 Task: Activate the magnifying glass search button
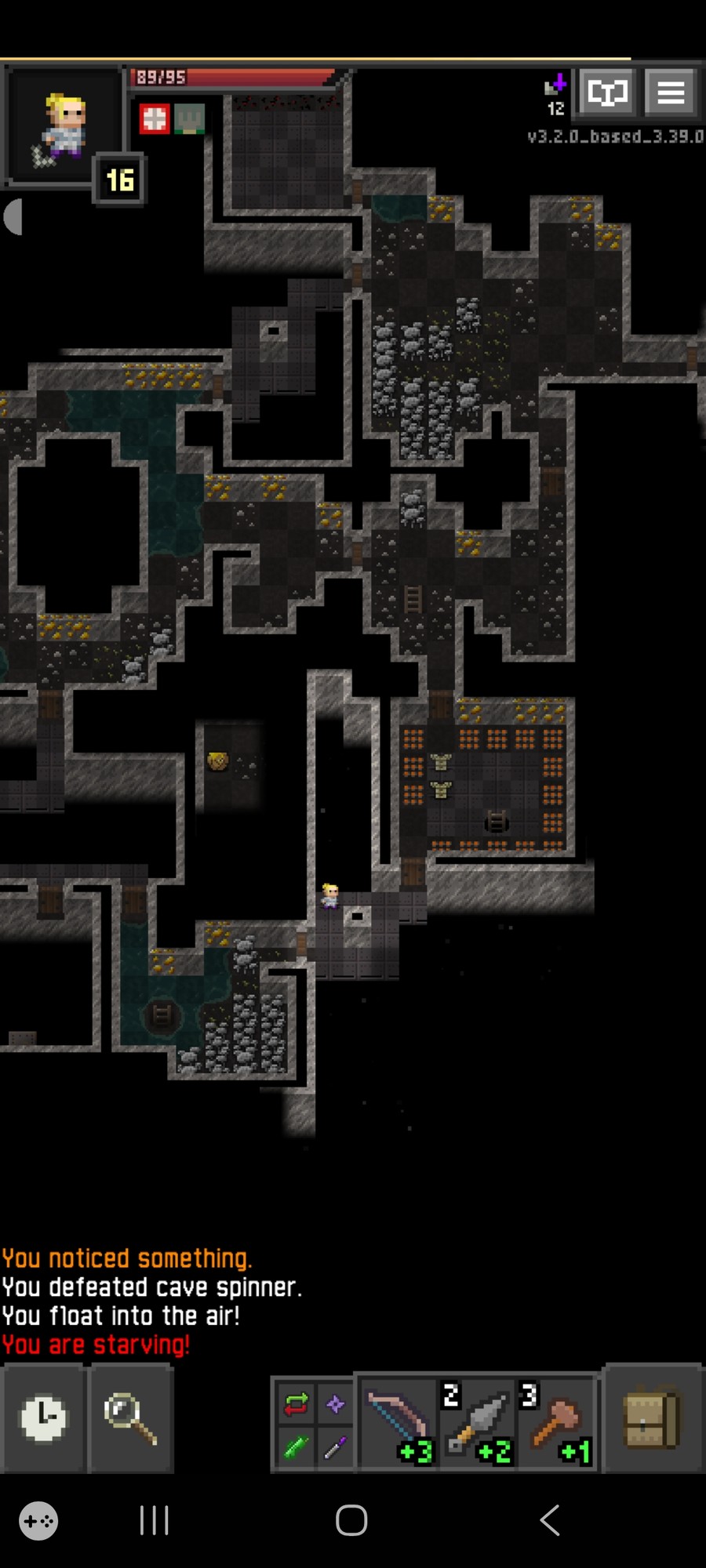129,1417
